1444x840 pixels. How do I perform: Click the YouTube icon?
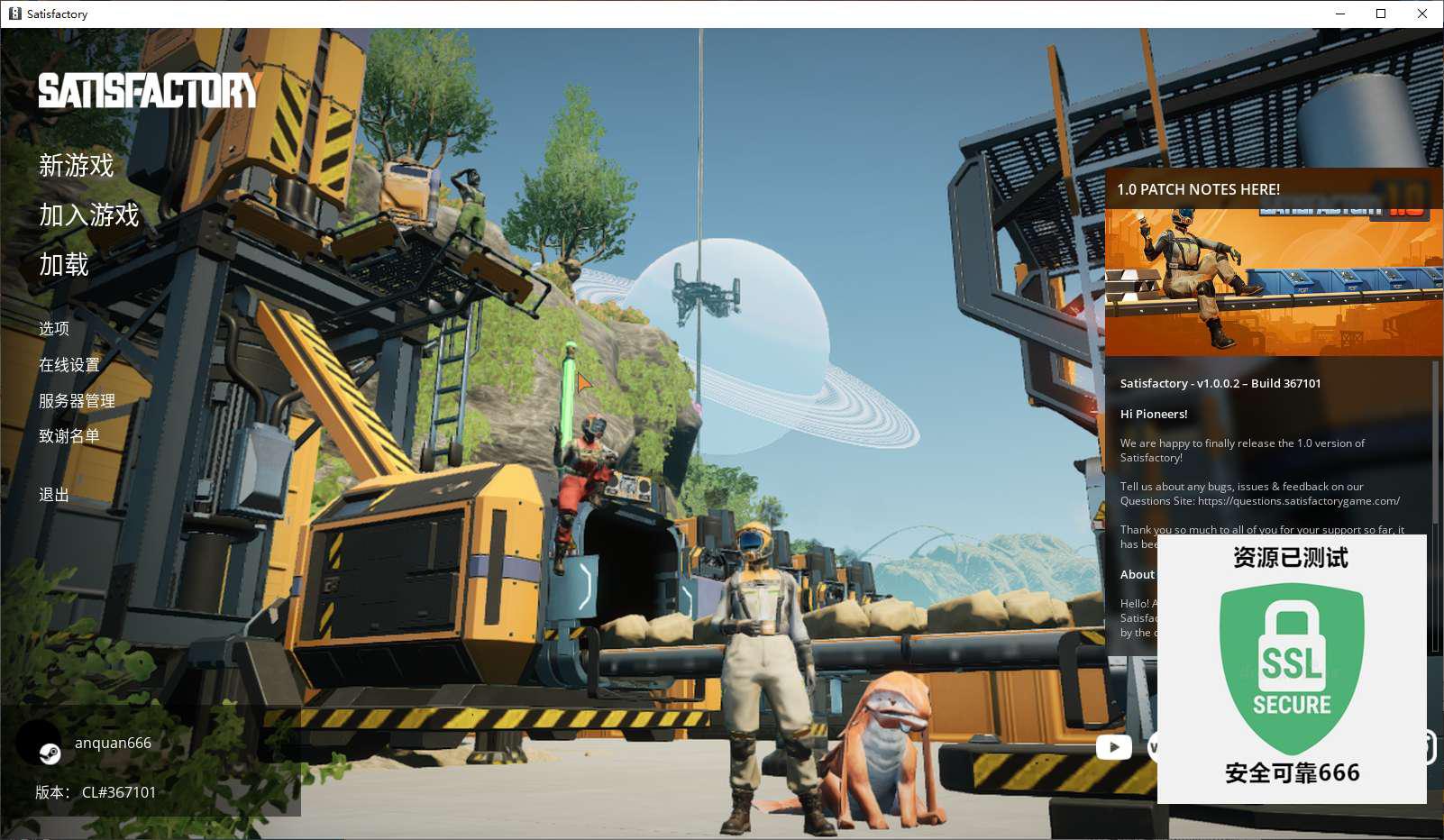pyautogui.click(x=1113, y=747)
